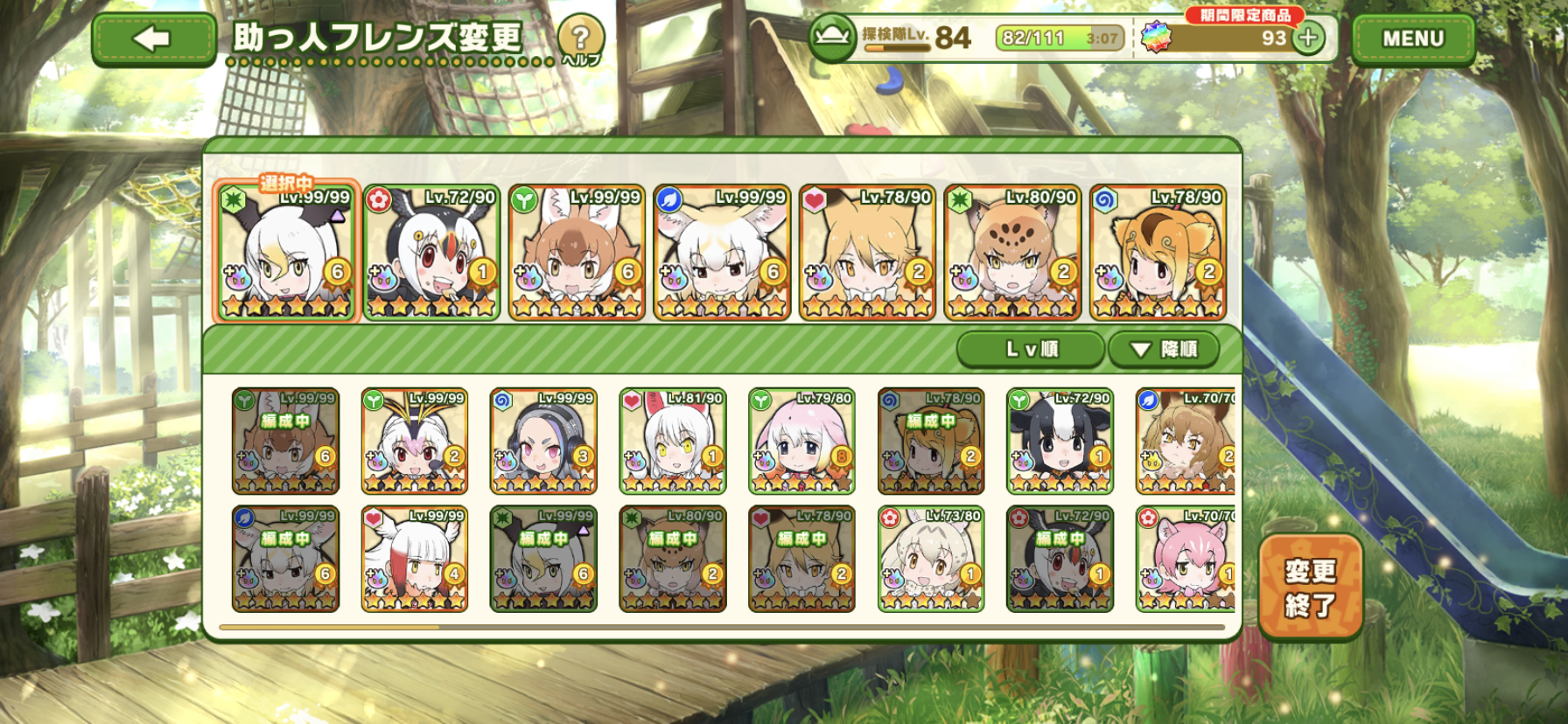Viewport: 1568px width, 724px height.
Task: Select the Lv.80/90 spotted jaguar friend slot
Action: click(1012, 253)
